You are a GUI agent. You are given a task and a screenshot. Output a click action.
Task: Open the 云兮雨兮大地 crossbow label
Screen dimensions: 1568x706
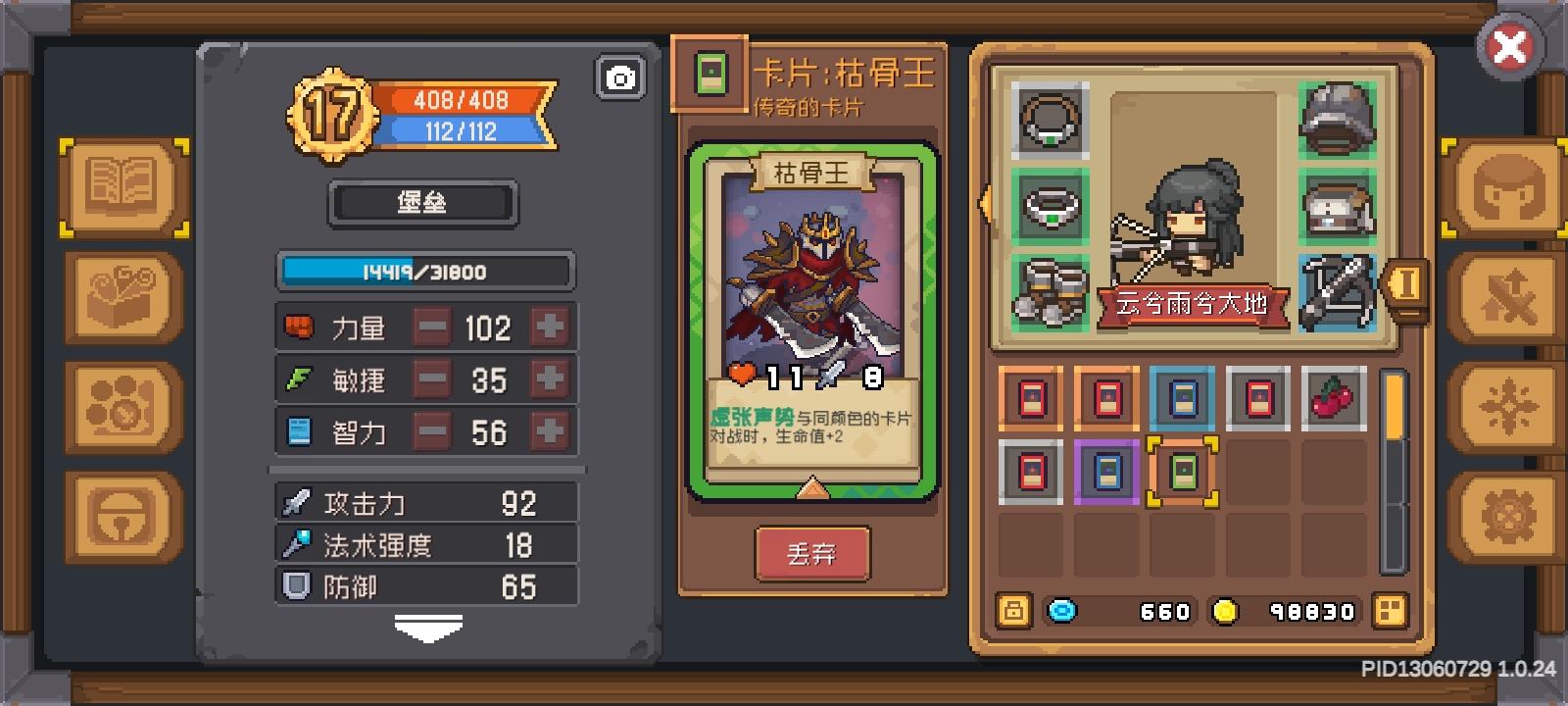1192,304
